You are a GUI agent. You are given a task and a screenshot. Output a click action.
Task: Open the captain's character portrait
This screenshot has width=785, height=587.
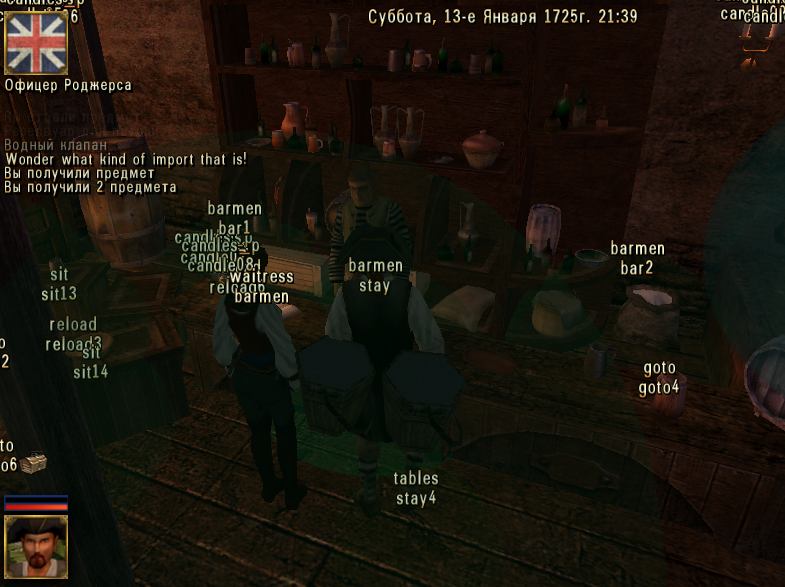tap(35, 546)
